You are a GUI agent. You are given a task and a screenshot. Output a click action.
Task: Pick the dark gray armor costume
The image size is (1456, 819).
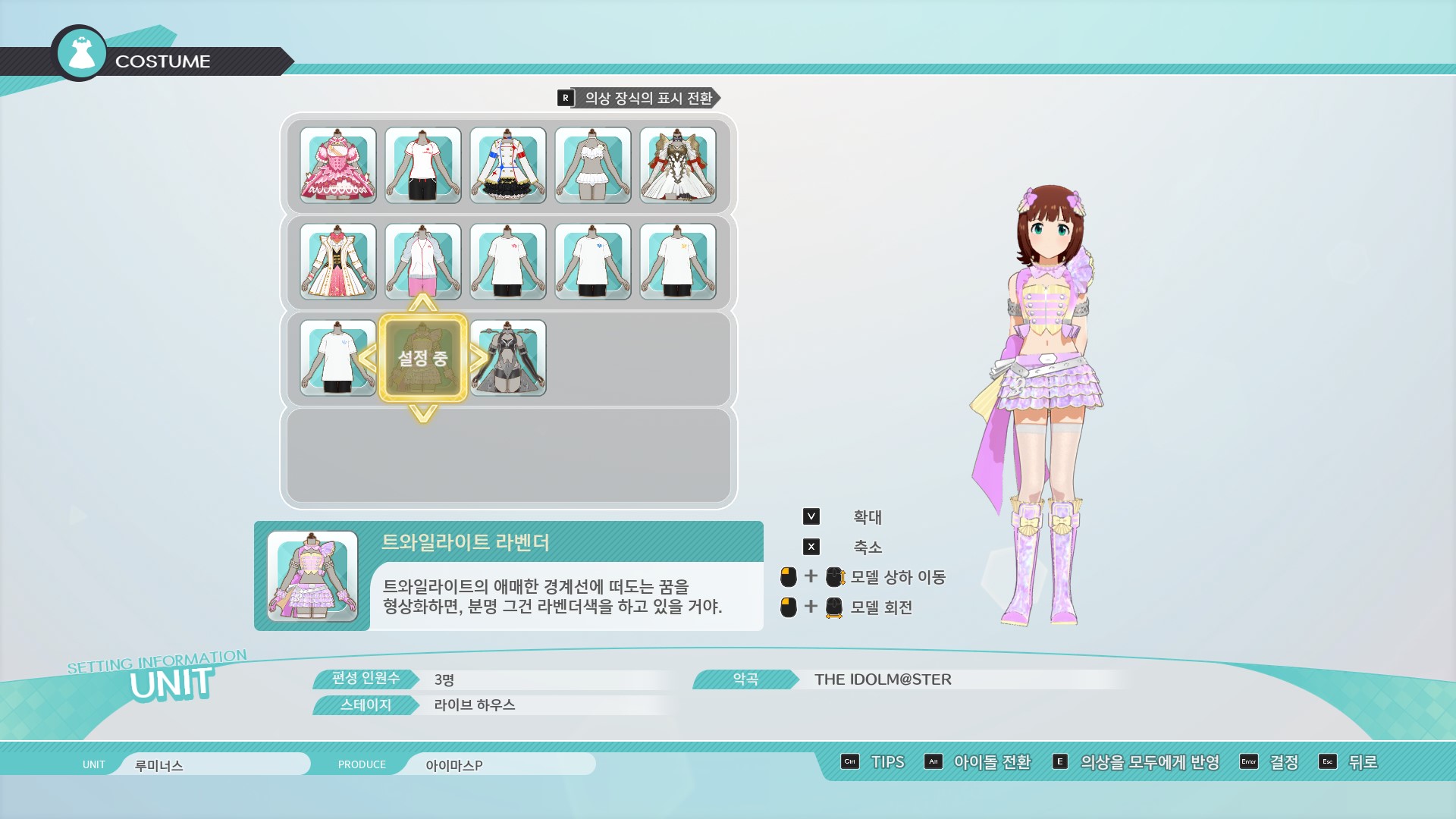click(x=508, y=358)
